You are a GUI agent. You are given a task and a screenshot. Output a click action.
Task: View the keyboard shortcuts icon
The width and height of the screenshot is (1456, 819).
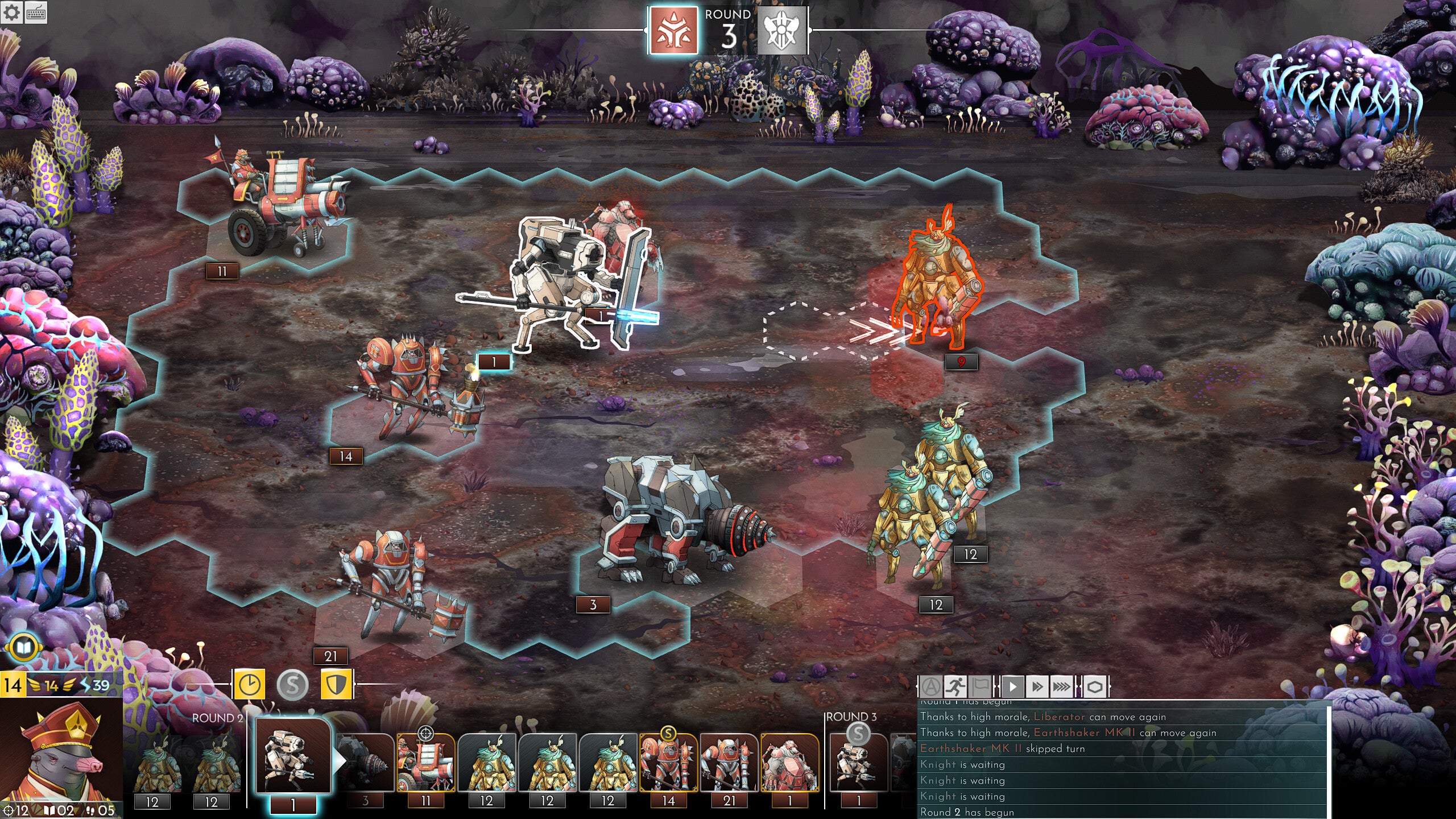(x=36, y=13)
